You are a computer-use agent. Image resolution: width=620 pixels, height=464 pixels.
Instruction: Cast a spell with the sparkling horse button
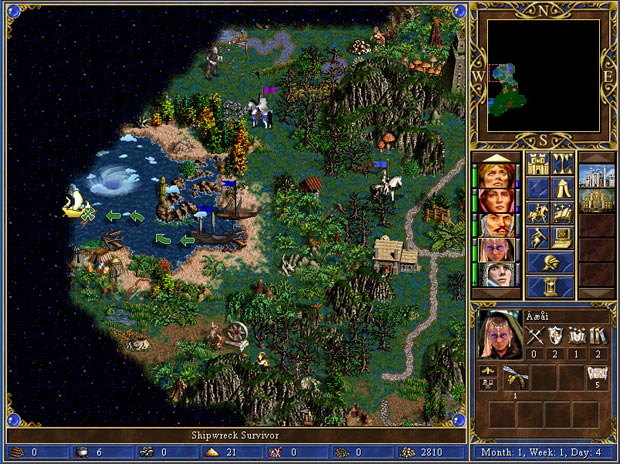[x=562, y=212]
